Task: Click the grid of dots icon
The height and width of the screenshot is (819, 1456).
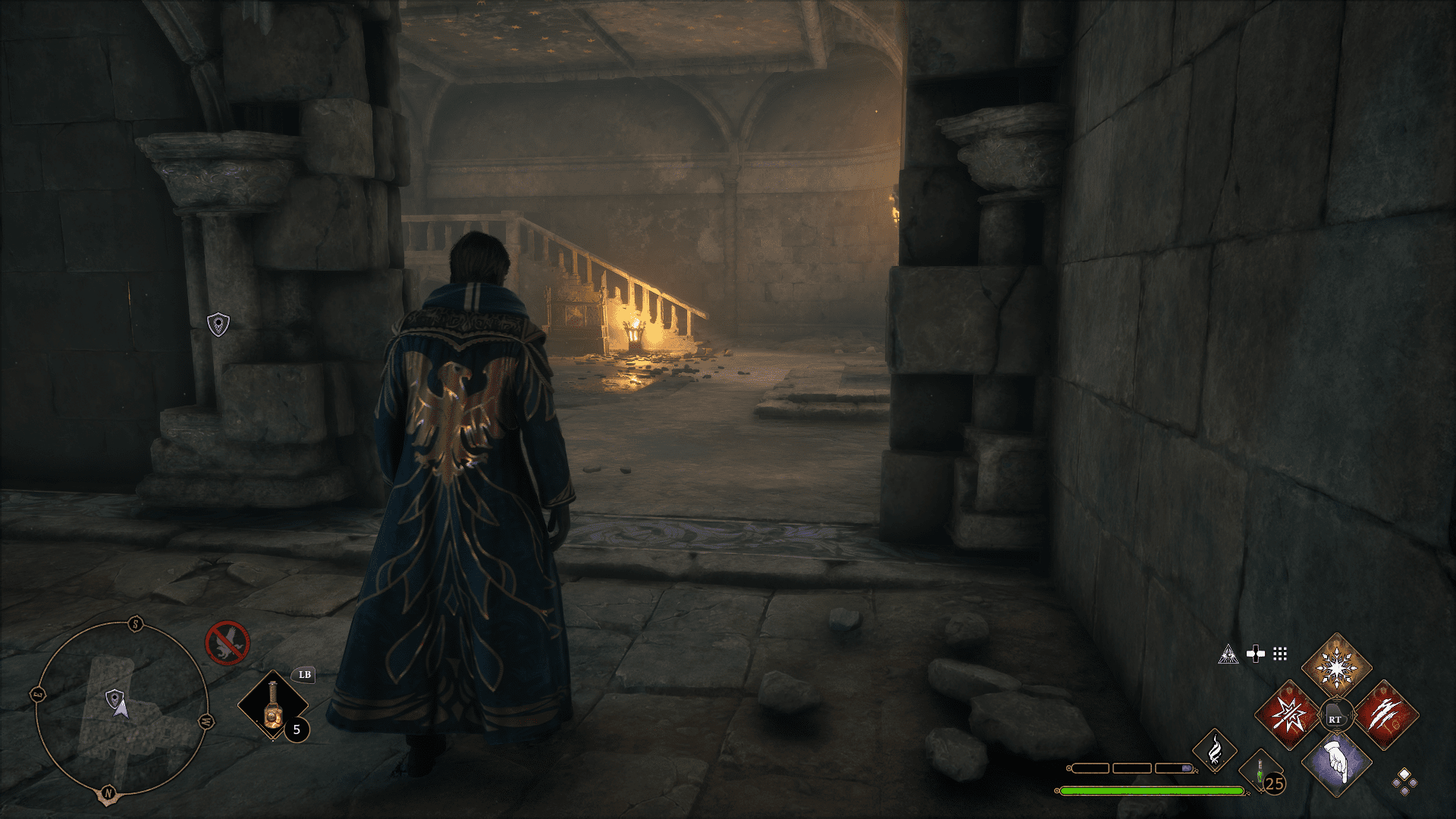Action: 1279,654
